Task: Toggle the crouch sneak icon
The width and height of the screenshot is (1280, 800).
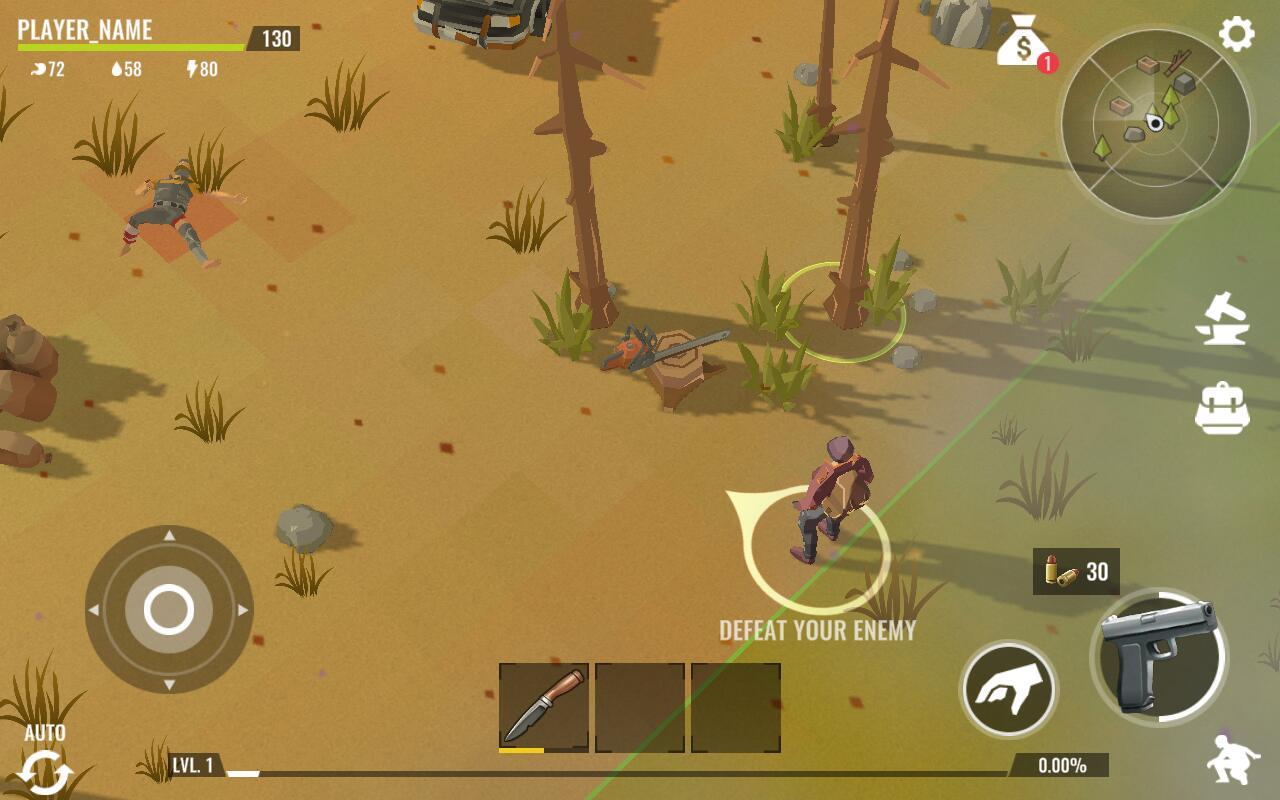Action: pyautogui.click(x=1232, y=760)
